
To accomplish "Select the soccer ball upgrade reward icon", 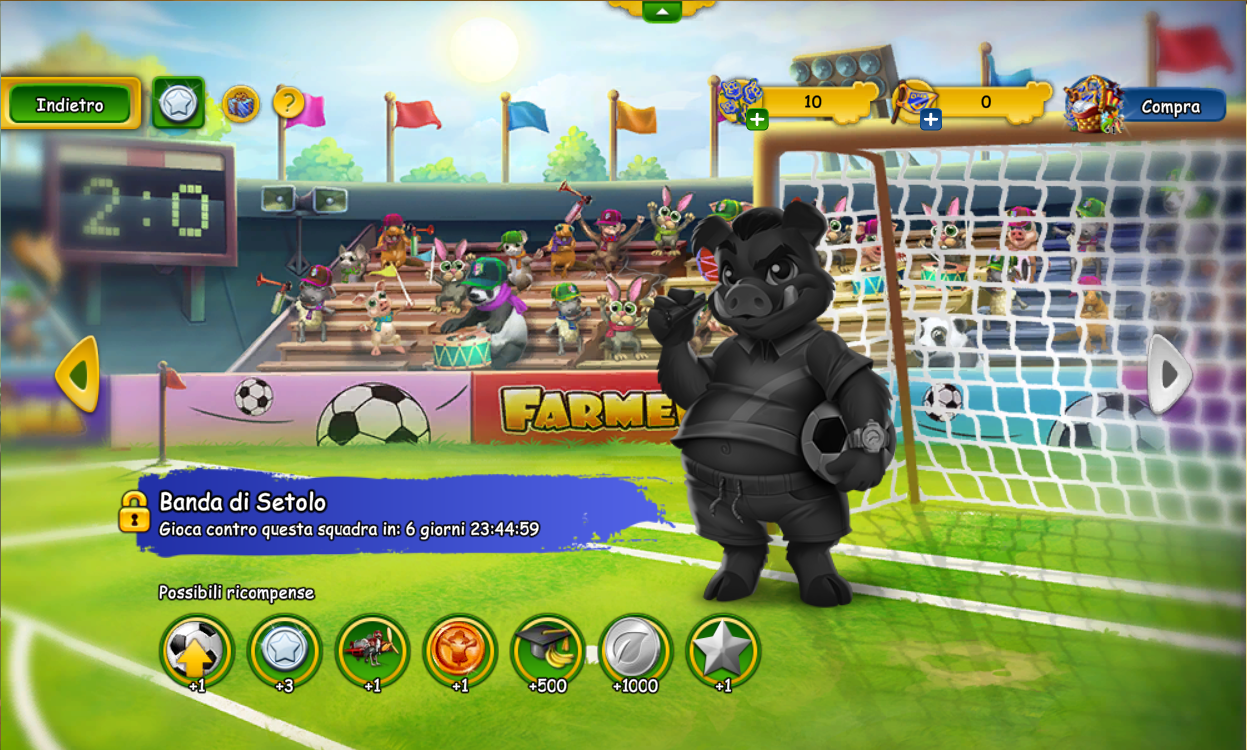I will coord(196,650).
